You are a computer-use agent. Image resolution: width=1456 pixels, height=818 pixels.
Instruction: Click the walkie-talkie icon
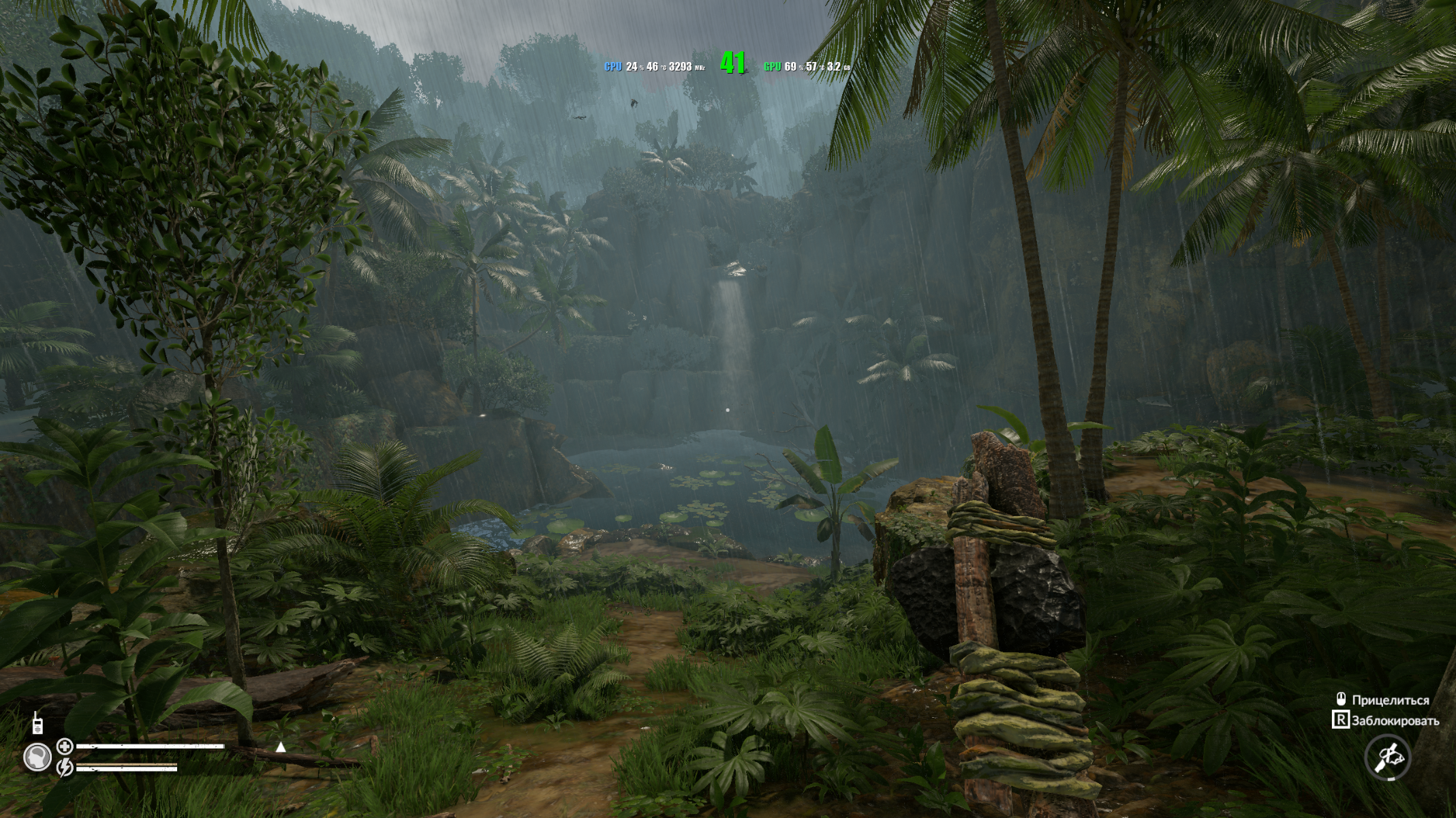coord(37,725)
